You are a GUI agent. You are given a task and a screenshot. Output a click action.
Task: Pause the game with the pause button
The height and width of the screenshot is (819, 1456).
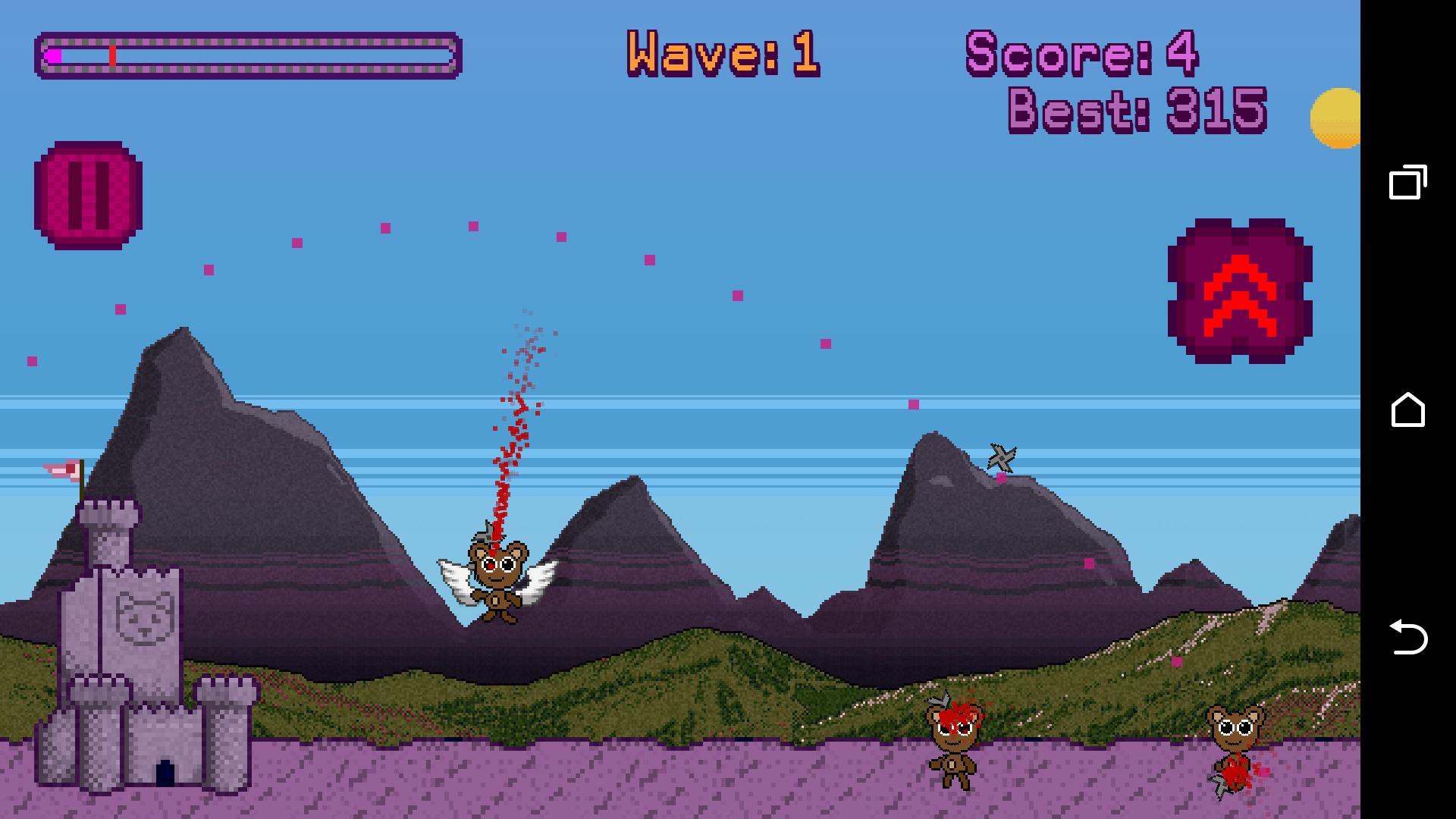(x=88, y=195)
